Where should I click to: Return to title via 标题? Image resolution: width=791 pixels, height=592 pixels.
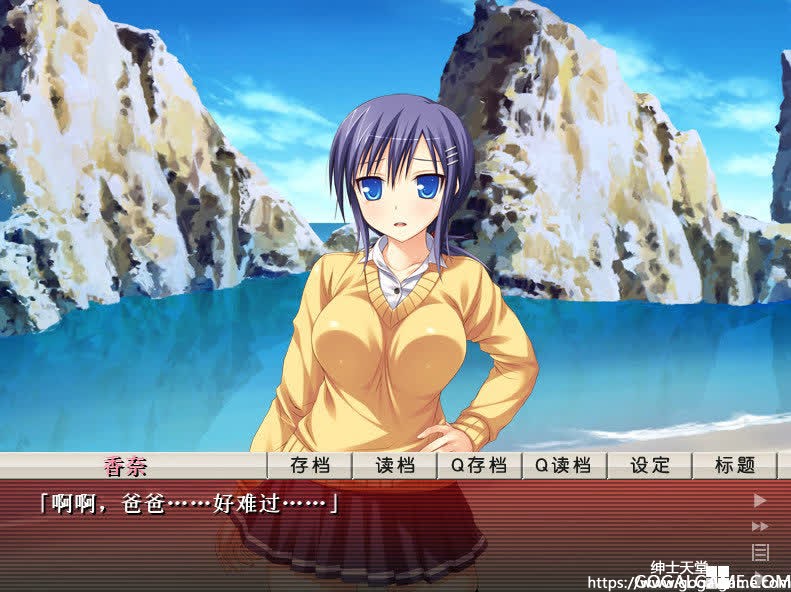[x=733, y=465]
